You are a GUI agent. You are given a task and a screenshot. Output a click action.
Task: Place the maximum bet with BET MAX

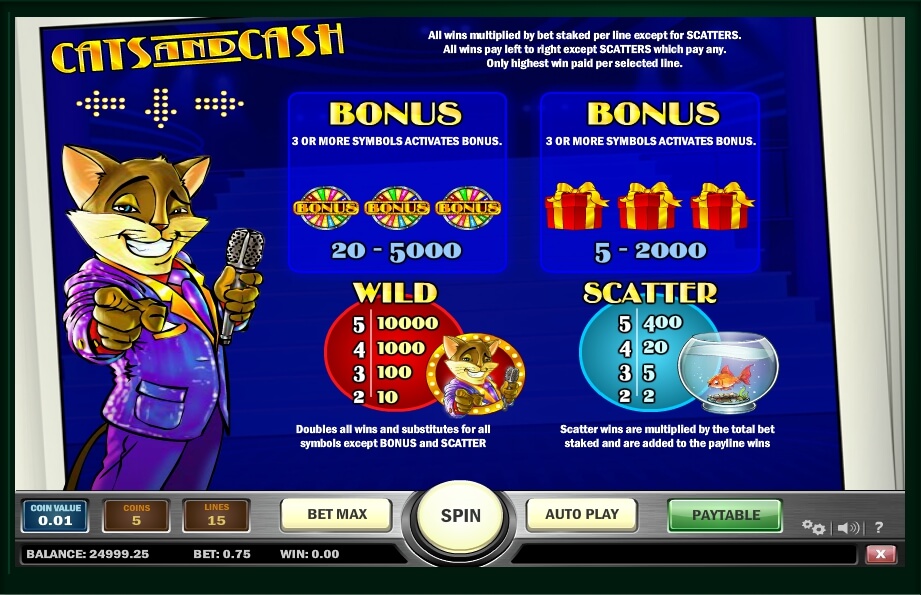pyautogui.click(x=337, y=515)
